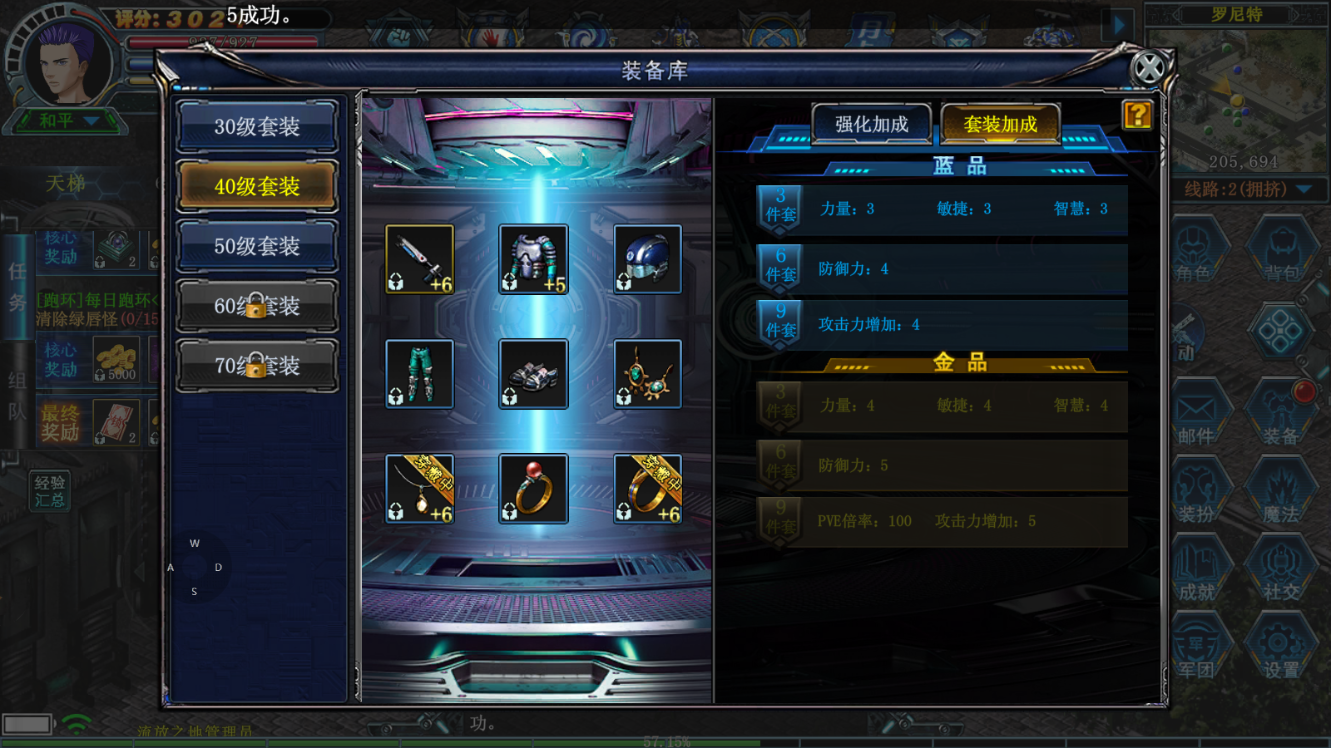Select the 30级套装 tab
Screen dimensions: 1331x748
click(x=257, y=127)
